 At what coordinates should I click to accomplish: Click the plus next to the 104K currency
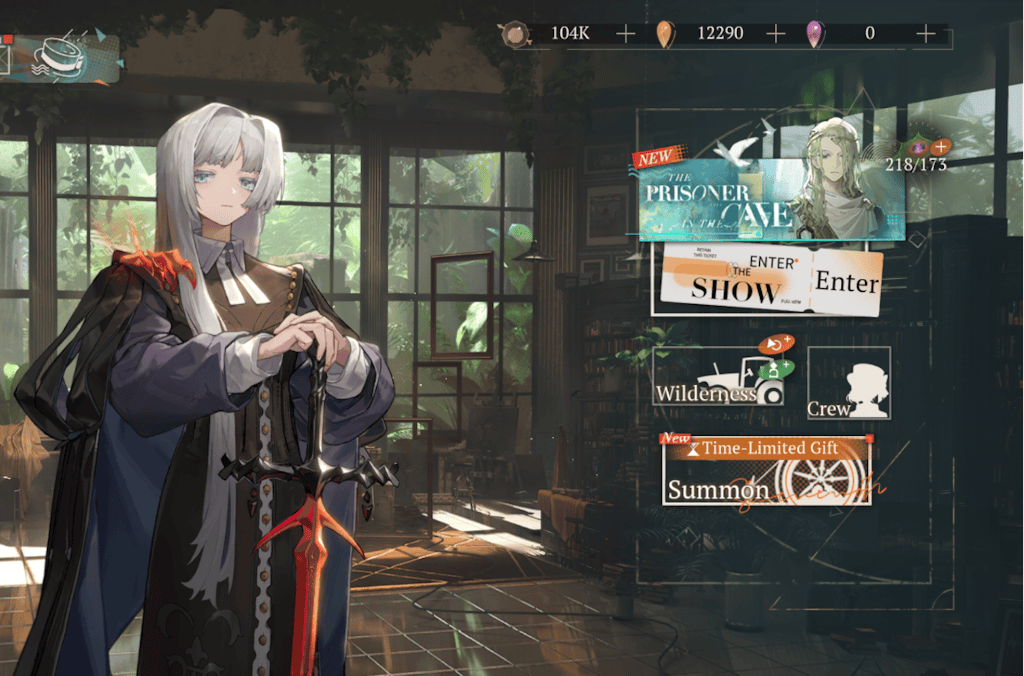click(625, 34)
